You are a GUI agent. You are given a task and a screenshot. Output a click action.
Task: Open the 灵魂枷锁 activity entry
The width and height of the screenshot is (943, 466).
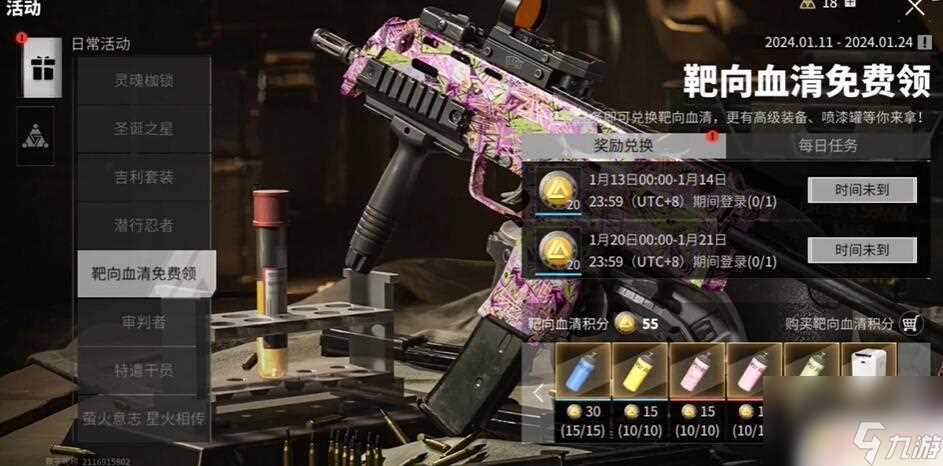144,81
